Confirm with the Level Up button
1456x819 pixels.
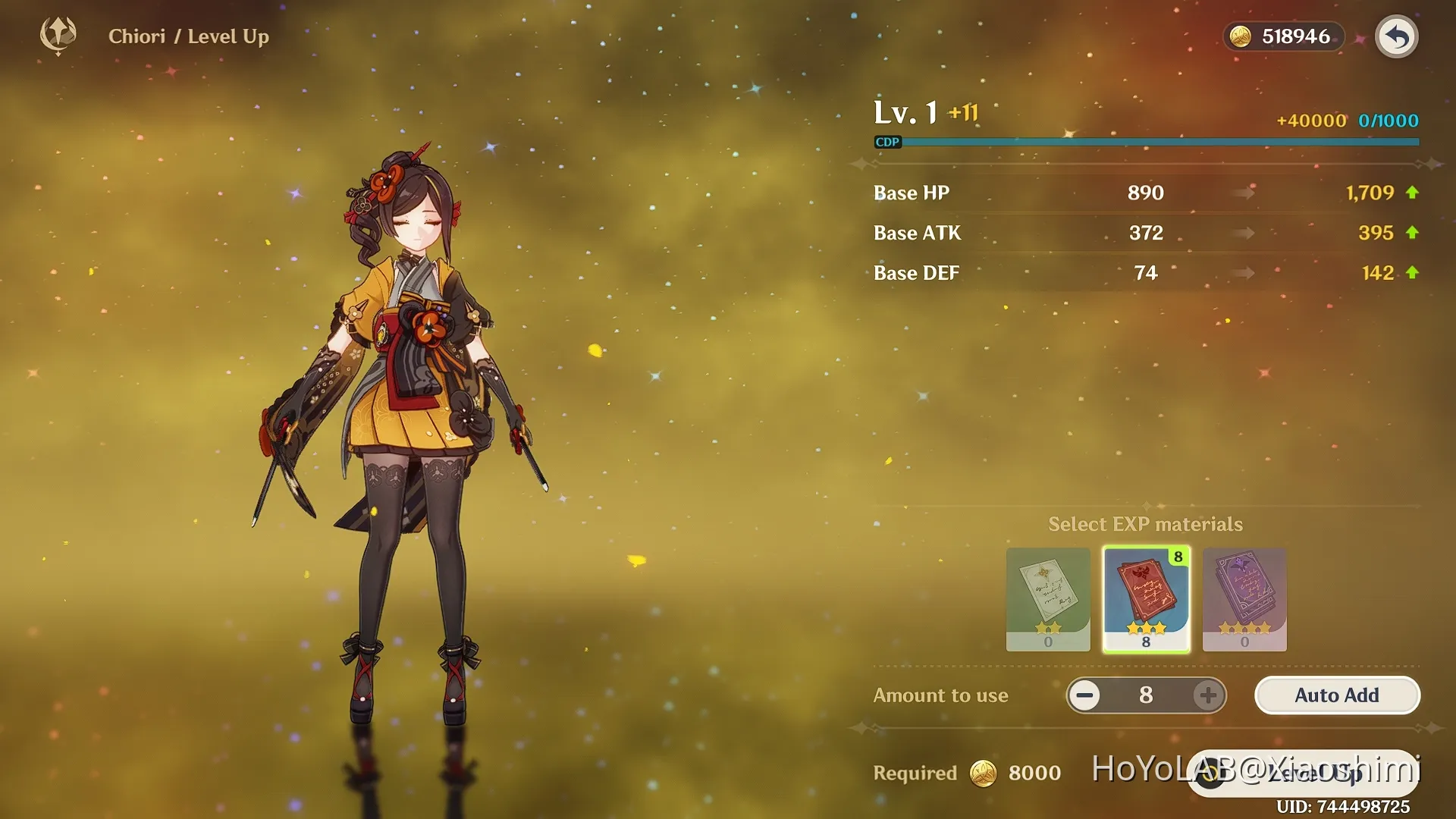[1303, 773]
